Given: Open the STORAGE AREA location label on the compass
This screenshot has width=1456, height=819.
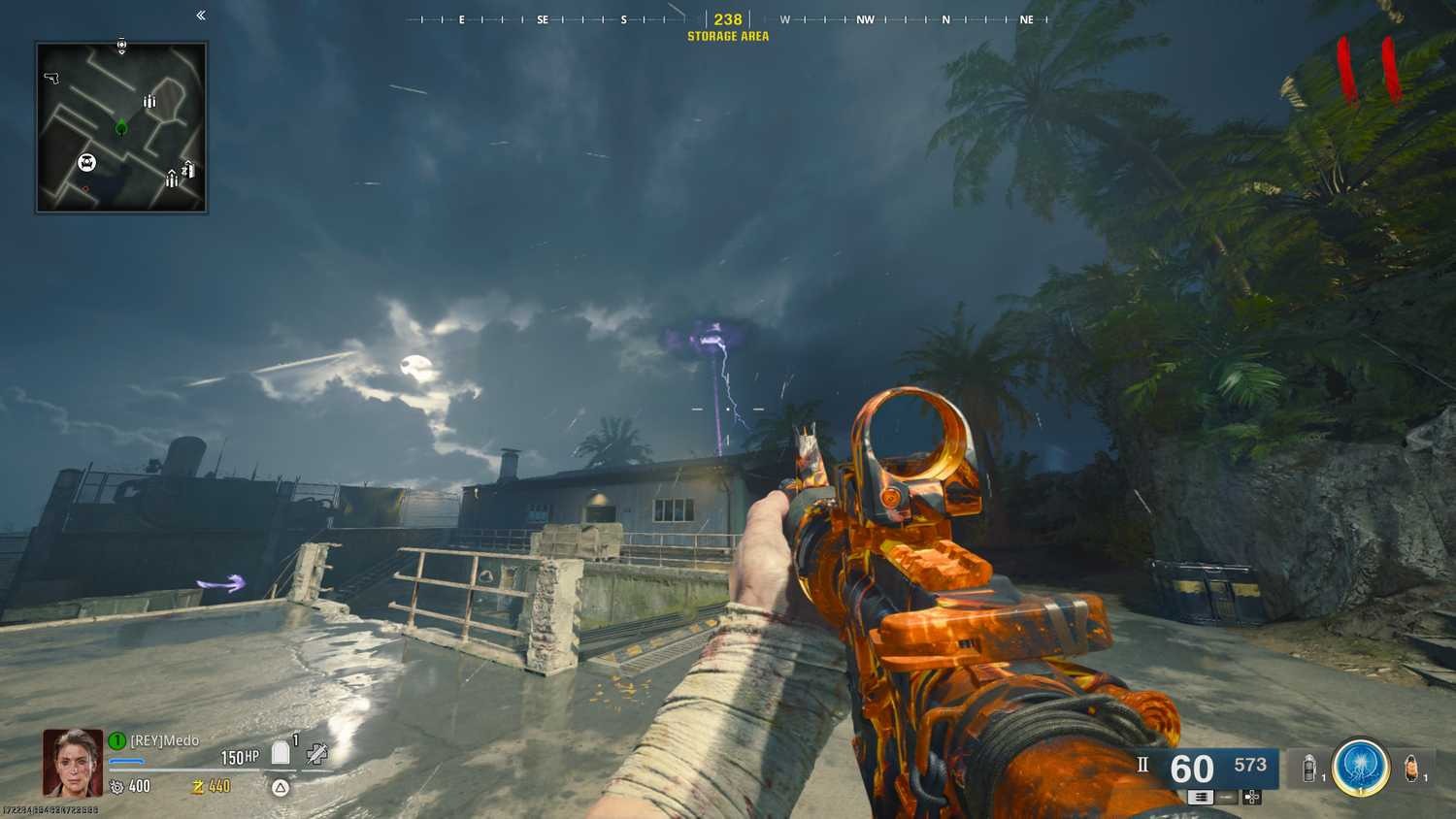Looking at the screenshot, I should [728, 36].
